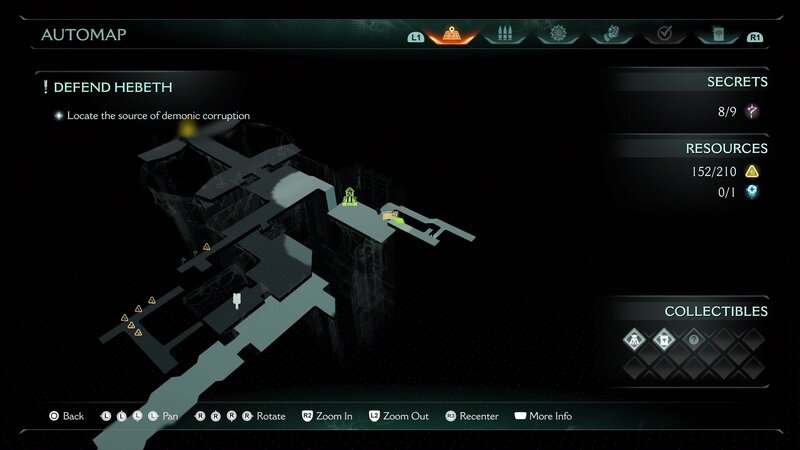Open the demon head tab
The height and width of the screenshot is (450, 800).
click(x=609, y=35)
